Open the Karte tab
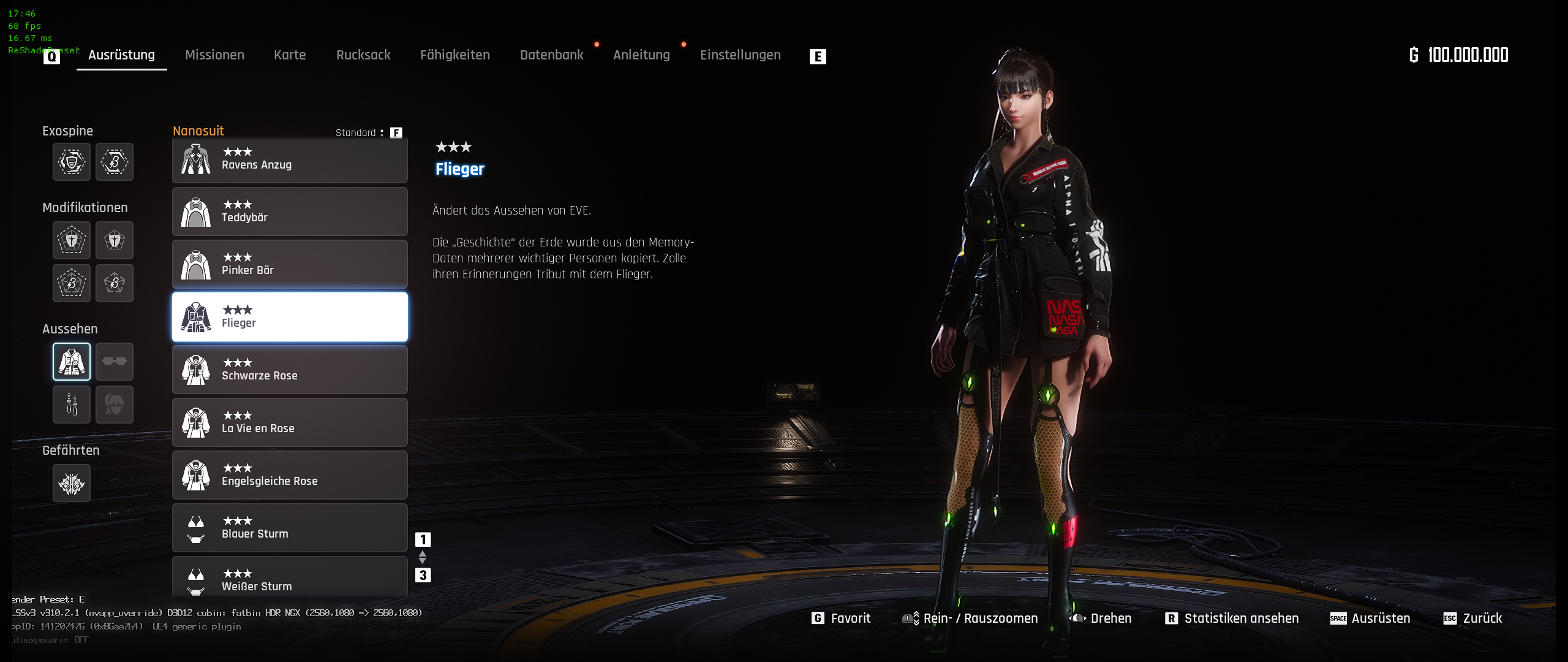This screenshot has height=662, width=1568. [290, 55]
